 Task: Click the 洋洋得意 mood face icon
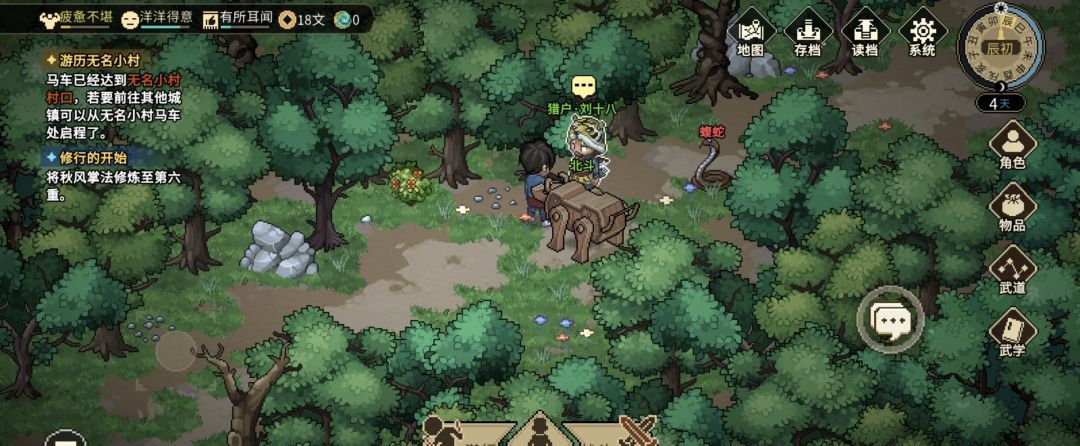click(130, 19)
